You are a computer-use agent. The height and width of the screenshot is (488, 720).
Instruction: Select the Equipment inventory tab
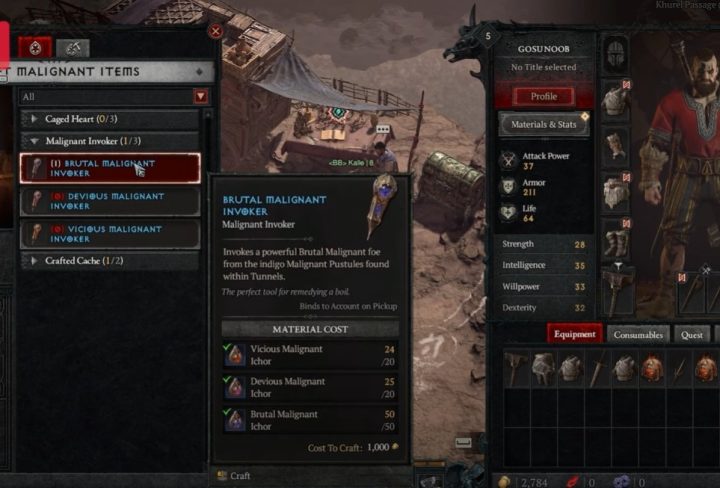[575, 334]
